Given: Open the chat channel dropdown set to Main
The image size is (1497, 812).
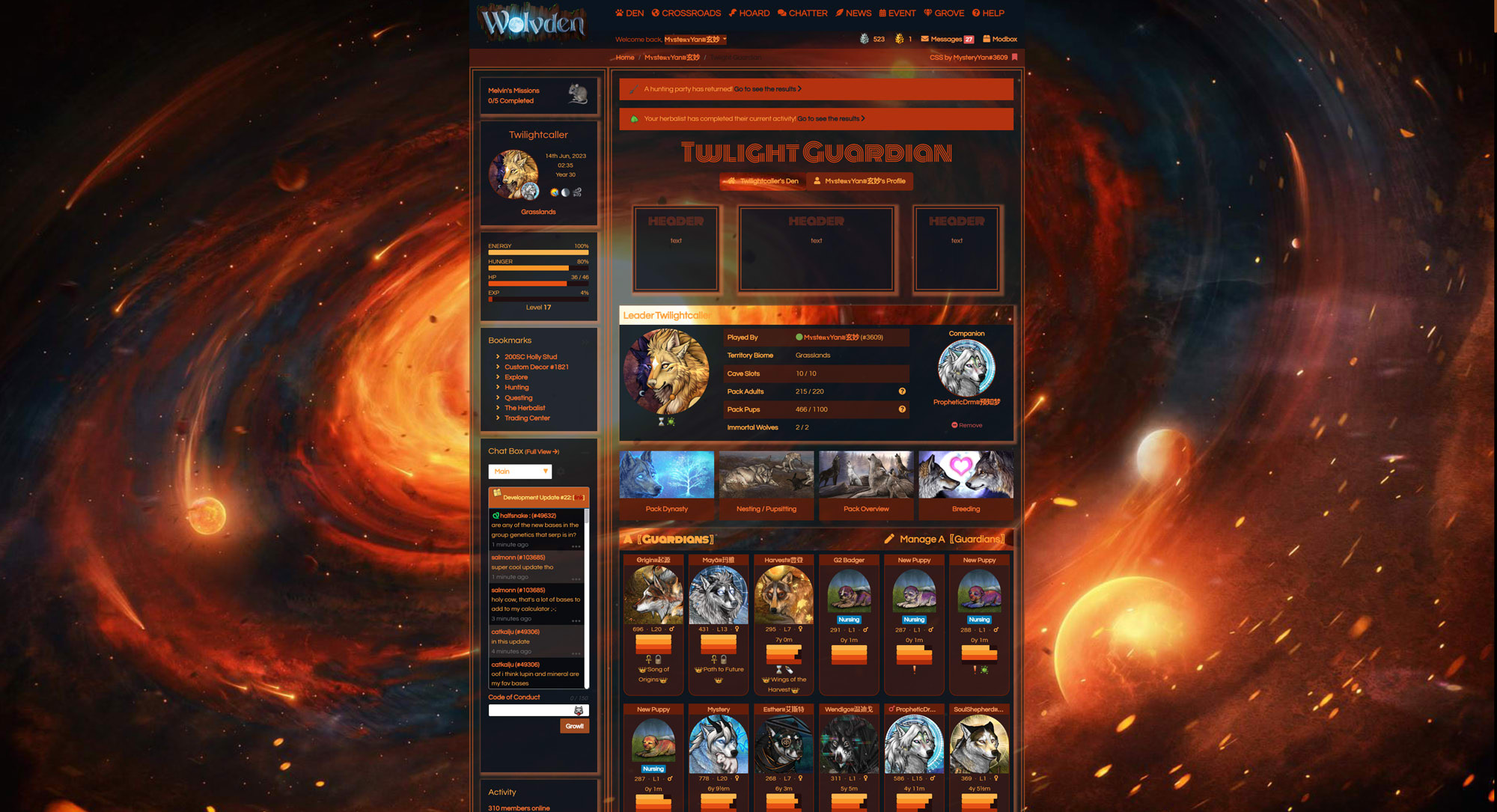Looking at the screenshot, I should pyautogui.click(x=520, y=471).
